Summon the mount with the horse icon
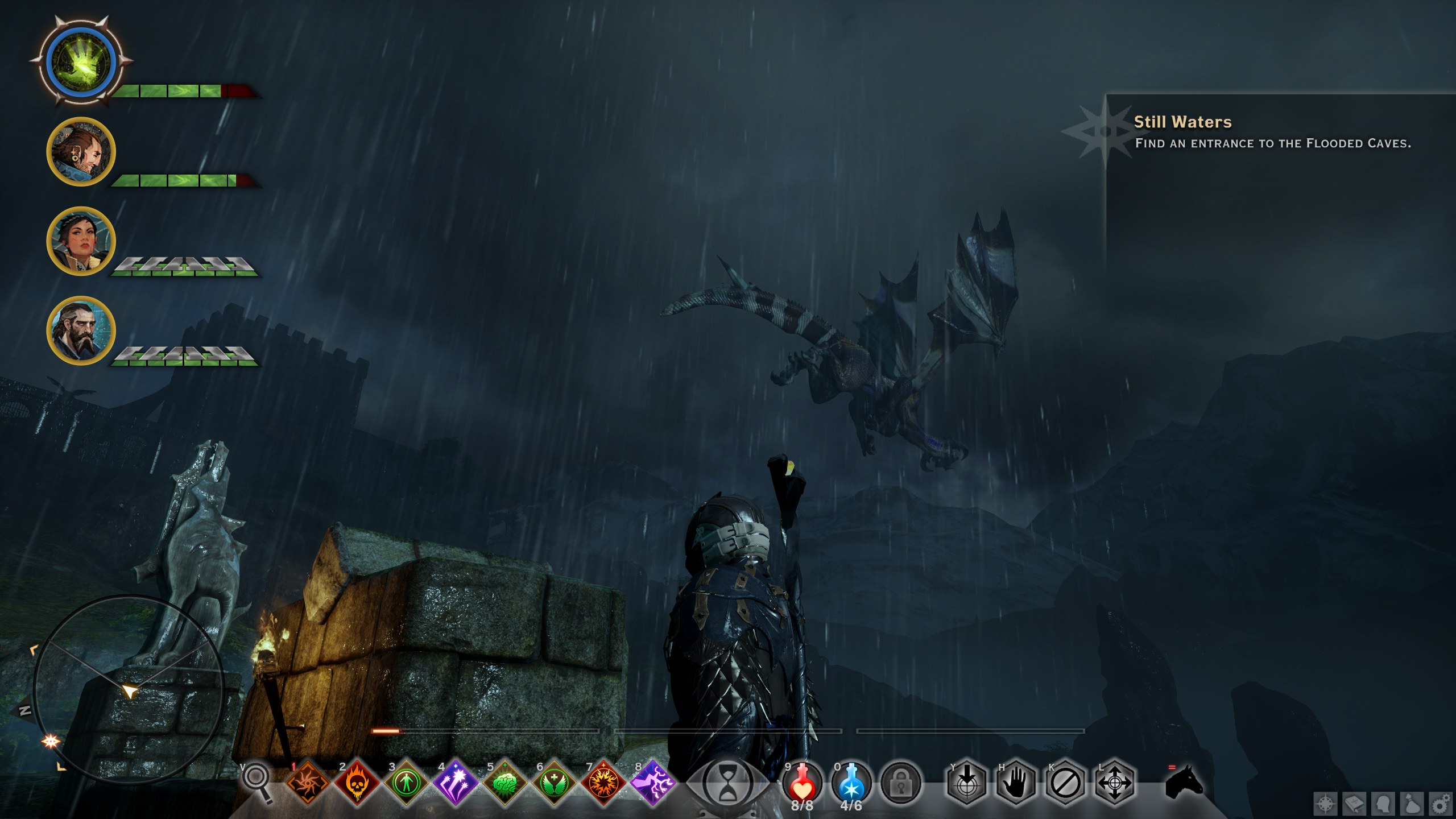The height and width of the screenshot is (819, 1456). click(1184, 783)
